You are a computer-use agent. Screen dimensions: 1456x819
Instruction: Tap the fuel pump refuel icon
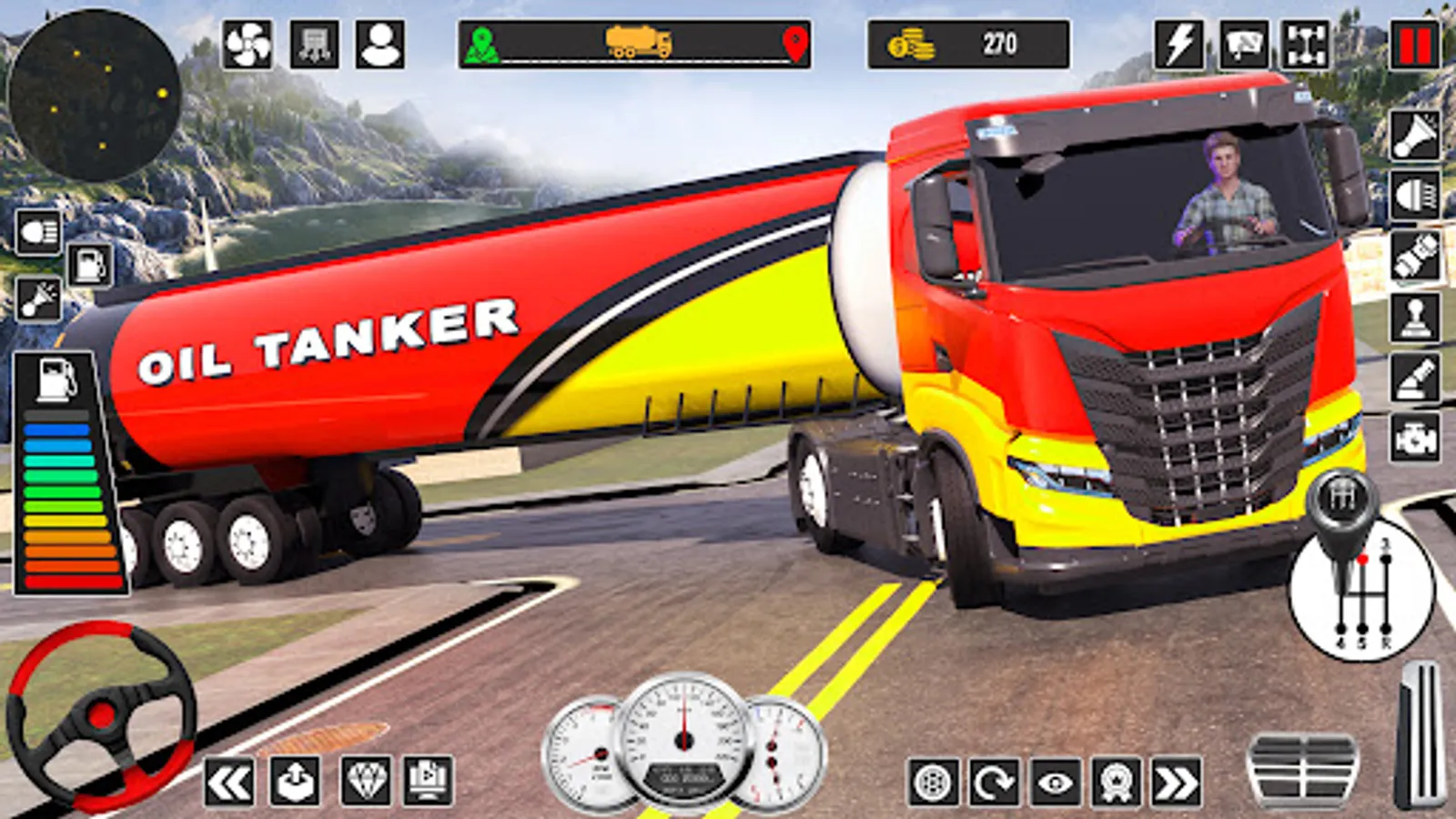[x=90, y=266]
